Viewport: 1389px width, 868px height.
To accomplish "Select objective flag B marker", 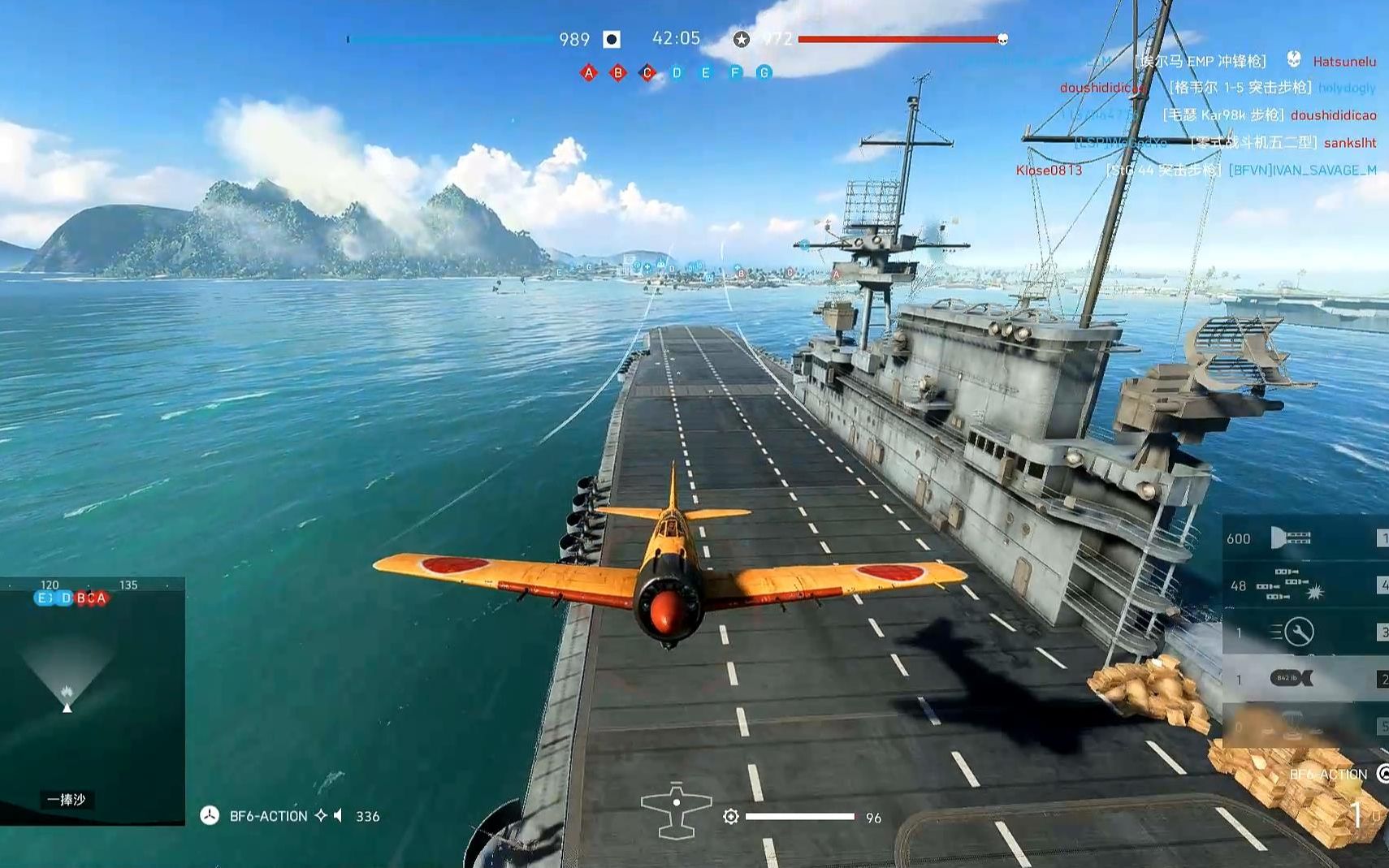I will [618, 73].
